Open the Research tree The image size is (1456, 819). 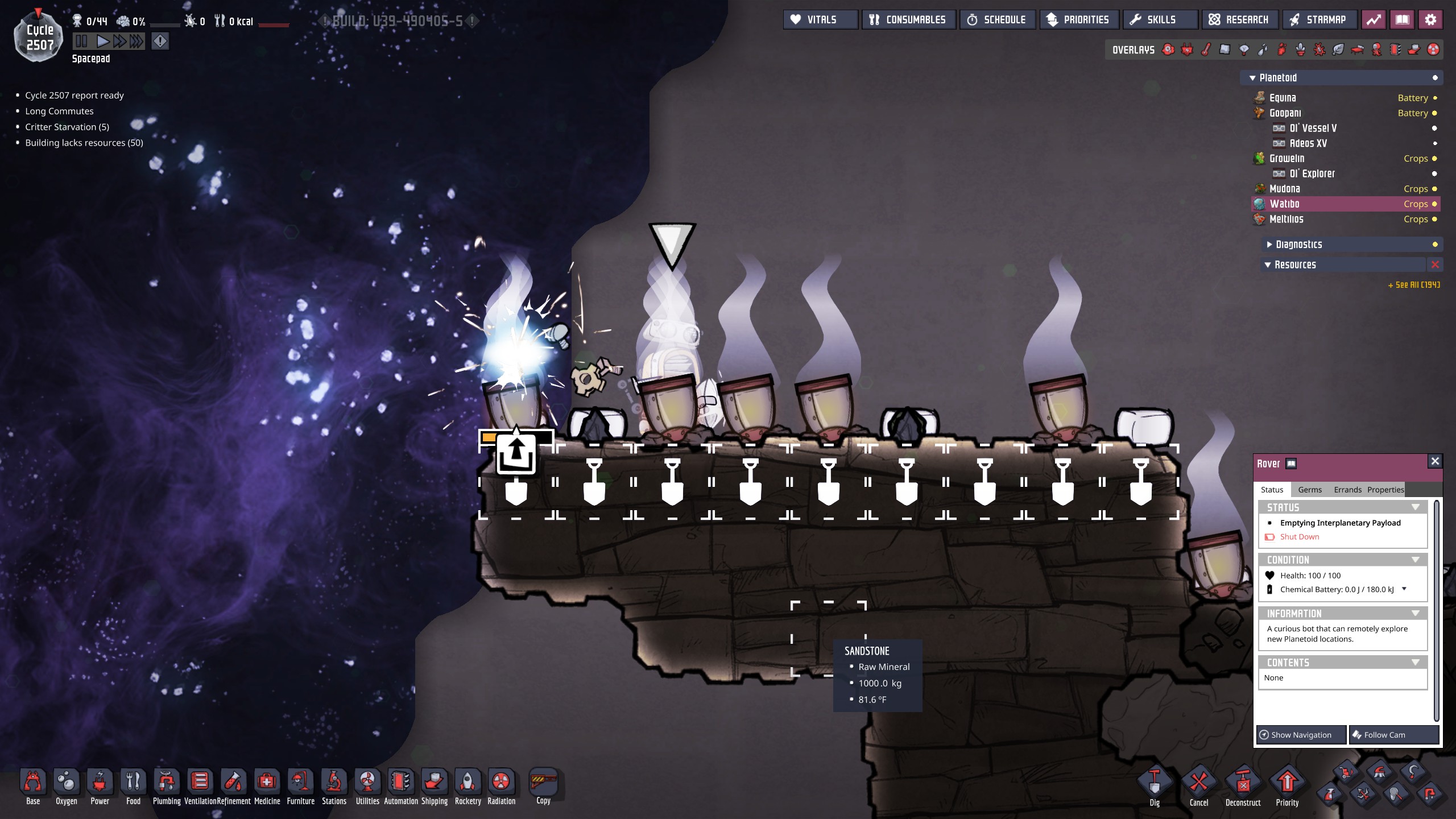[1240, 20]
